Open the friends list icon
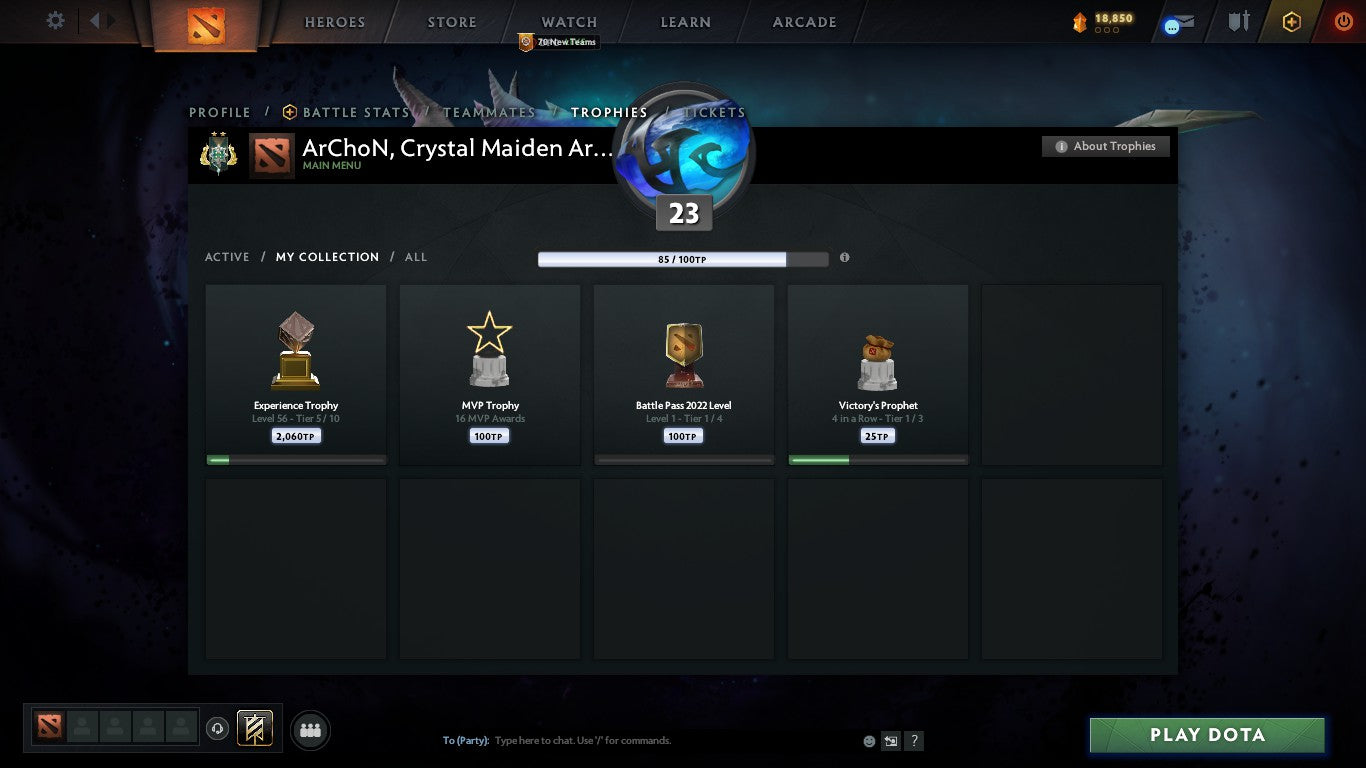Screen dimensions: 1366x768 pyautogui.click(x=310, y=730)
